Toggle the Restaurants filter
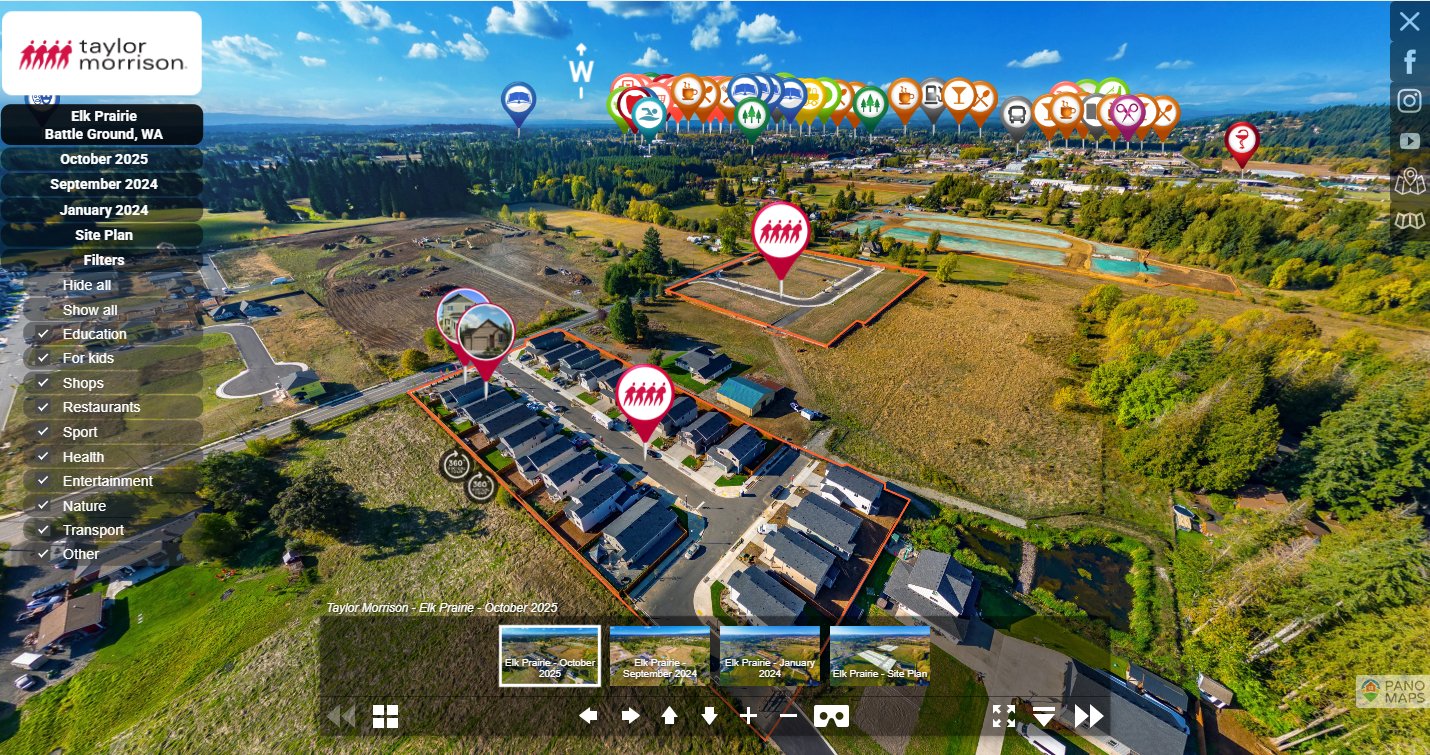This screenshot has height=755, width=1430. point(43,407)
